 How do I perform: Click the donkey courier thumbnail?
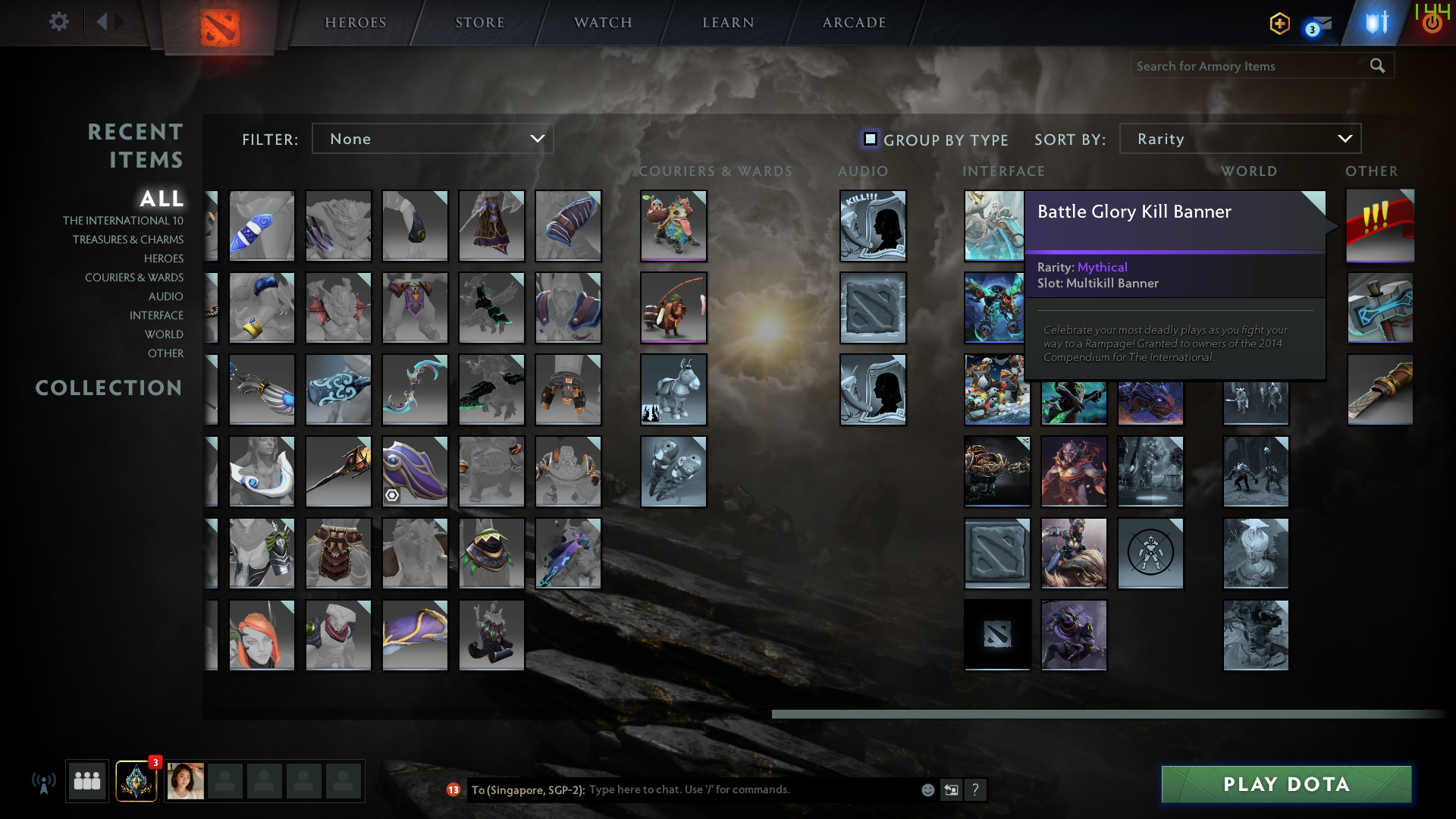pos(673,390)
